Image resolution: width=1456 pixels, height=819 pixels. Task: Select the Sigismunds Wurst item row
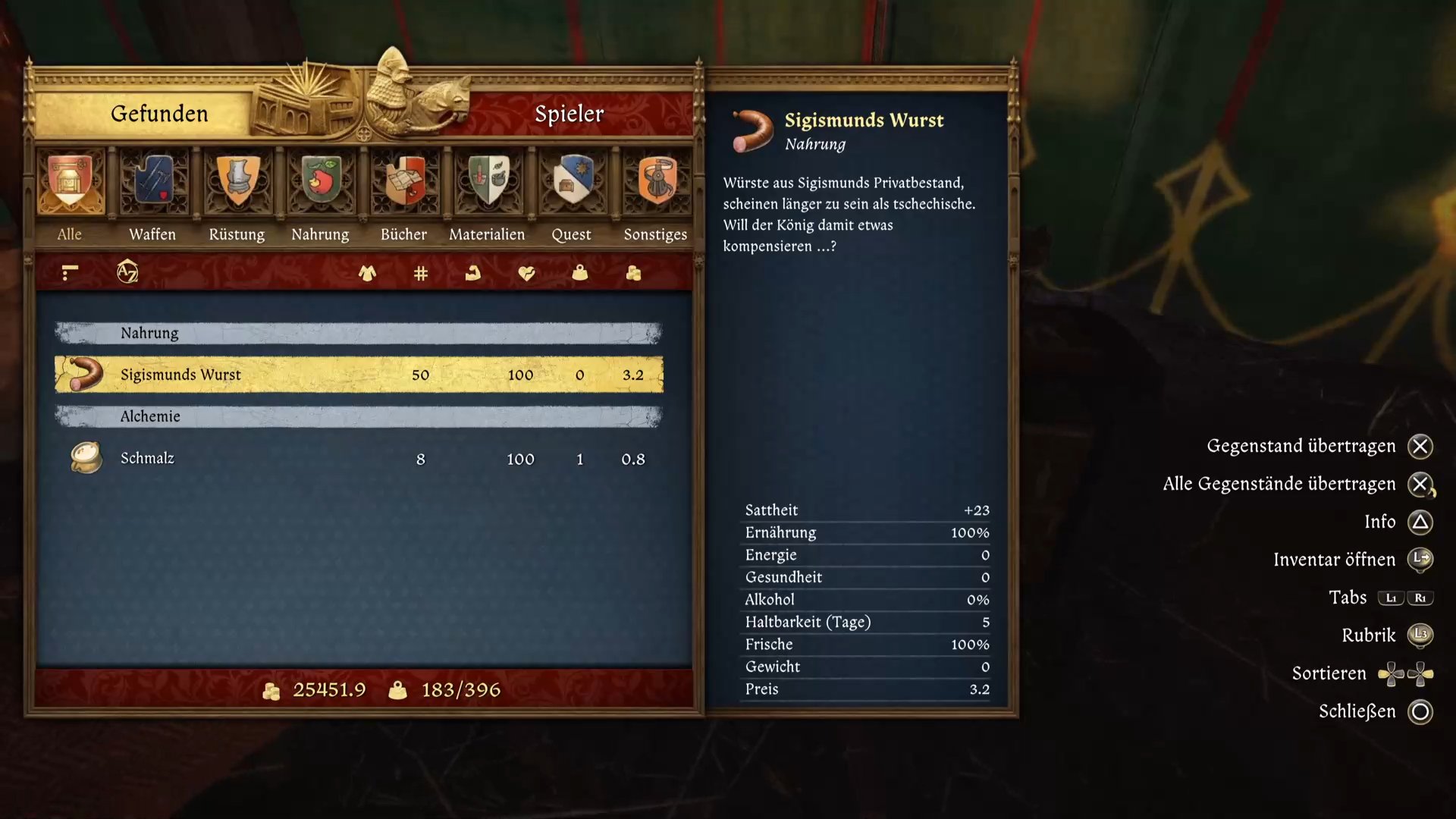point(359,375)
